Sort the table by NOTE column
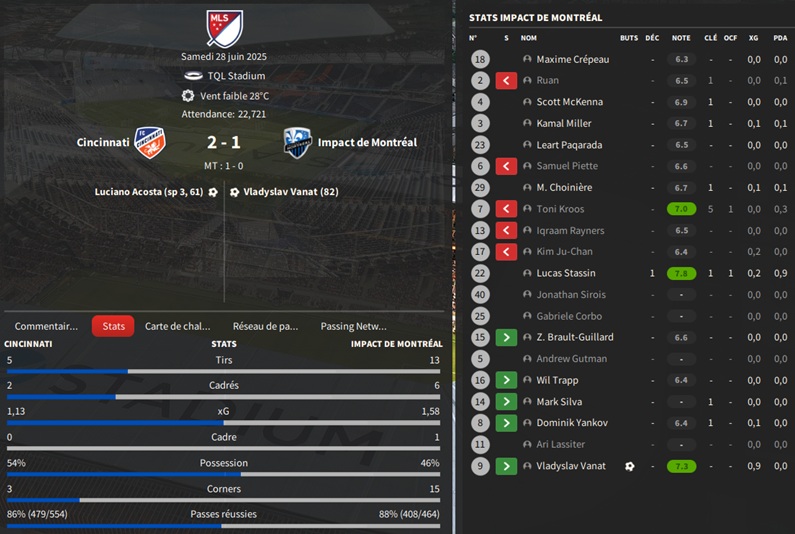 [x=681, y=38]
